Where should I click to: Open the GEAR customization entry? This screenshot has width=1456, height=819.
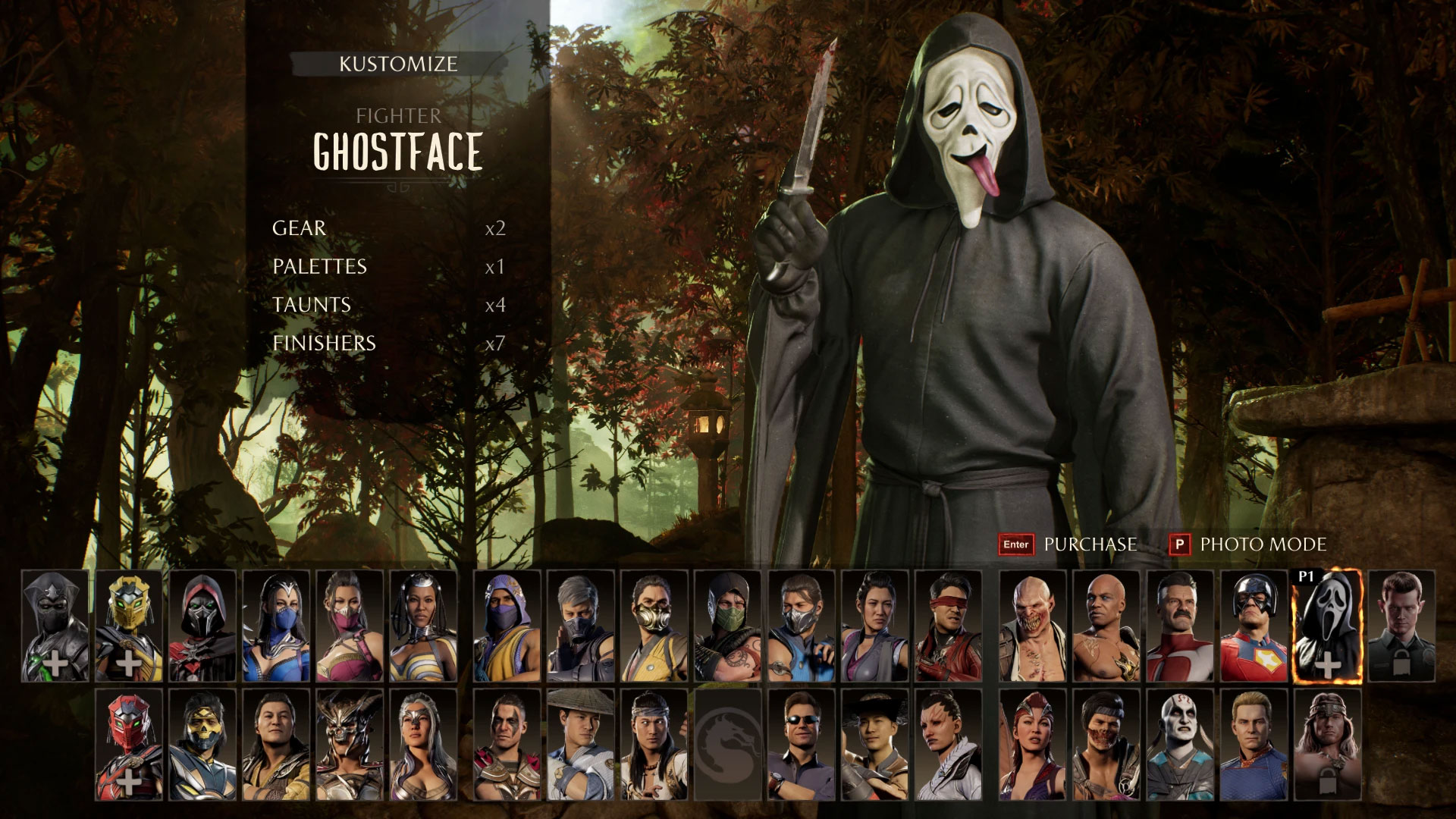coord(297,228)
